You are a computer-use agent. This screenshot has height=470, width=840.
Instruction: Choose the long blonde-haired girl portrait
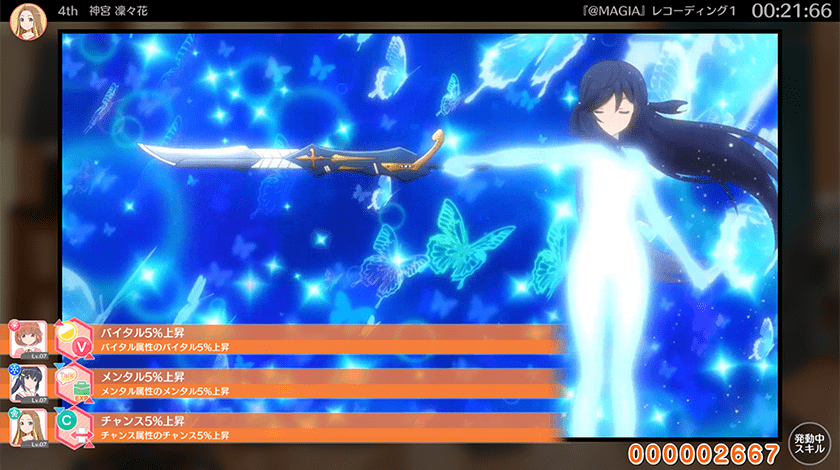pyautogui.click(x=25, y=427)
